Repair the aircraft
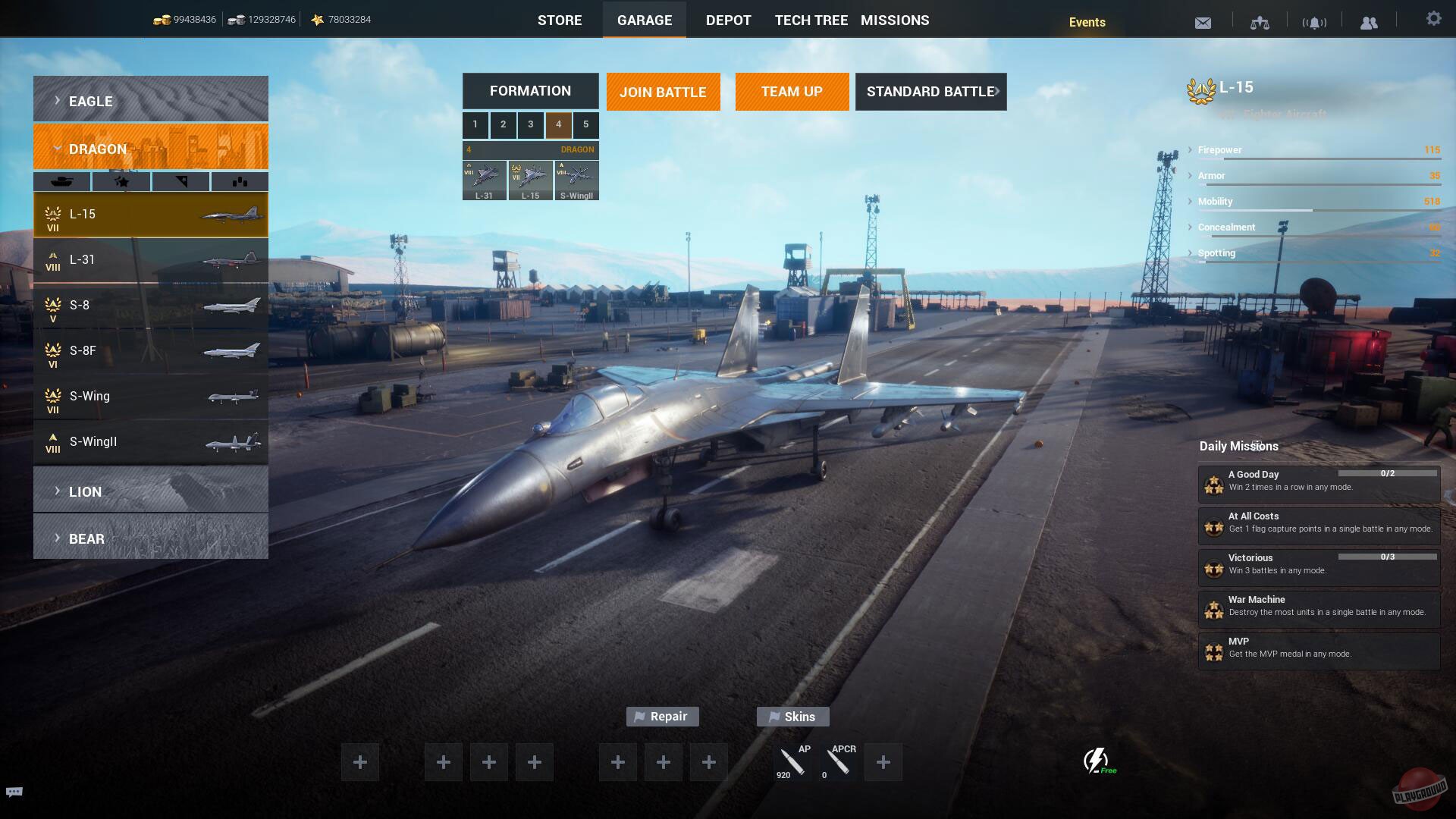This screenshot has height=819, width=1456. coord(662,717)
